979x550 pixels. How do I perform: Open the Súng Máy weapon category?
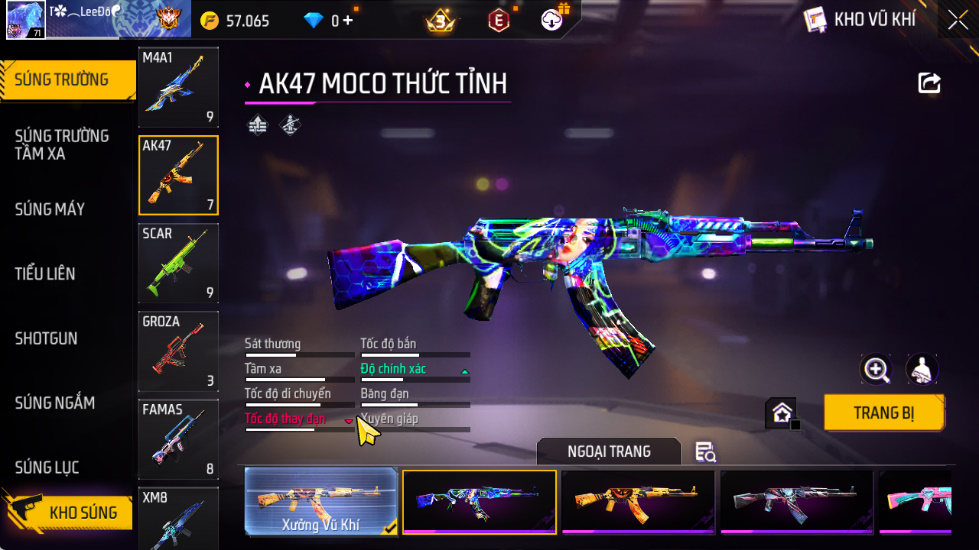(x=50, y=209)
